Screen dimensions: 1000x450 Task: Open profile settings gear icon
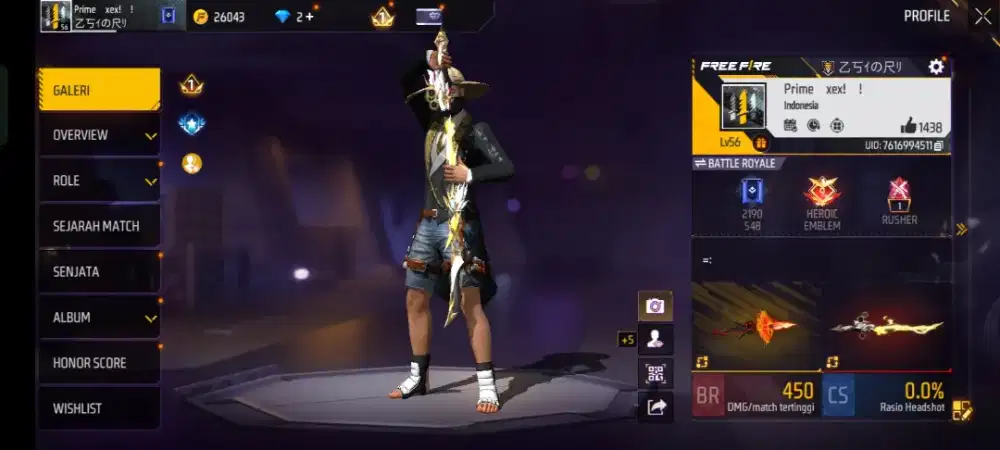[936, 67]
